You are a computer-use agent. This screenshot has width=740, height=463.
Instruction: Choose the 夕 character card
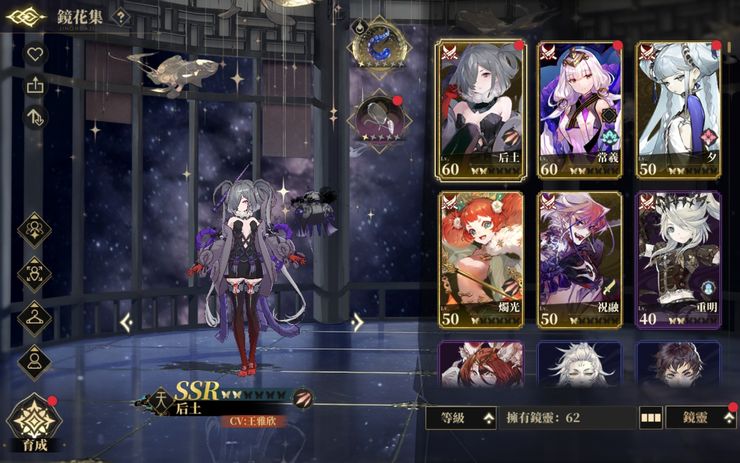point(678,109)
